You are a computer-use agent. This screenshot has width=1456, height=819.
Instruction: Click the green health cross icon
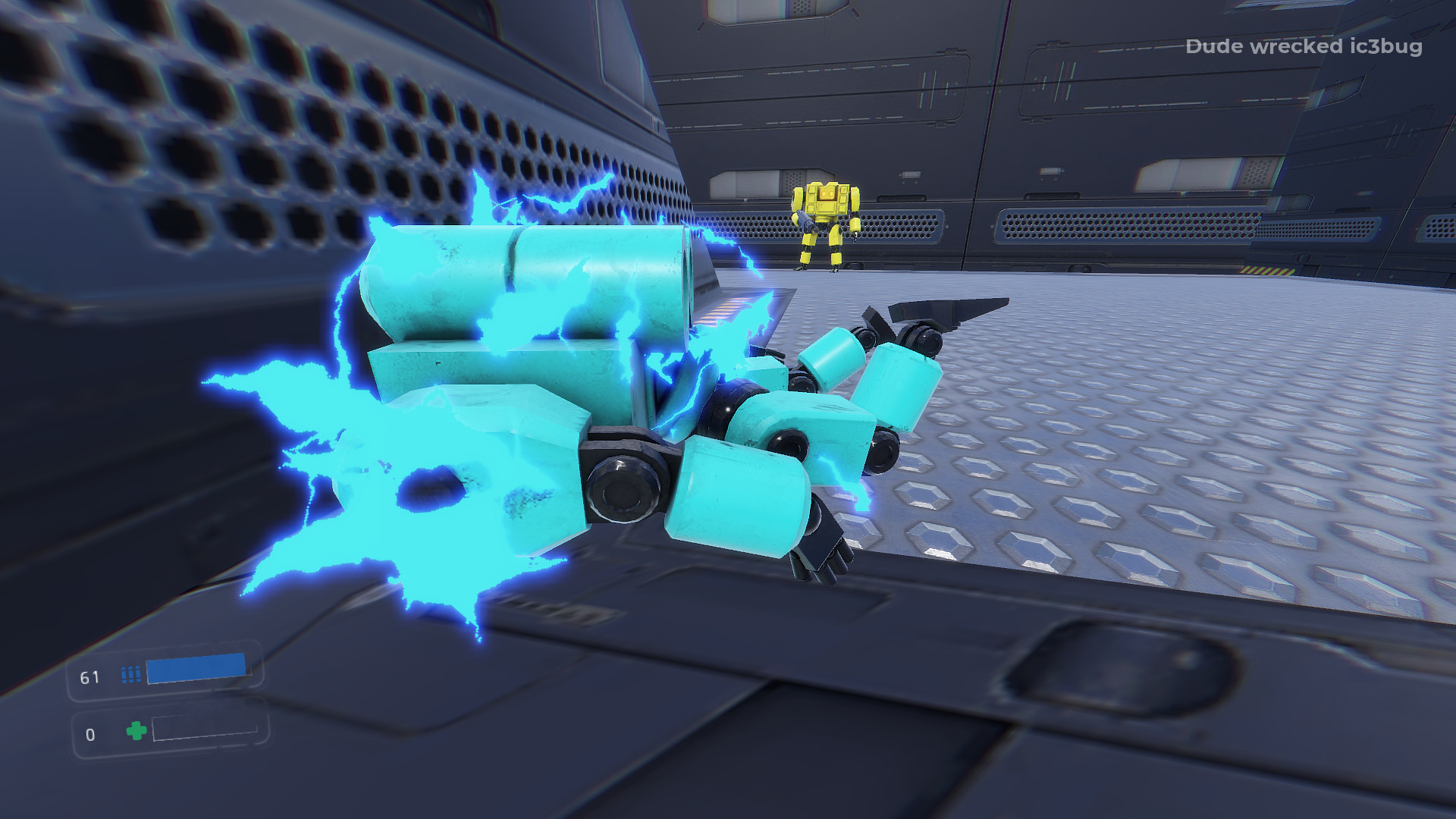(x=135, y=733)
